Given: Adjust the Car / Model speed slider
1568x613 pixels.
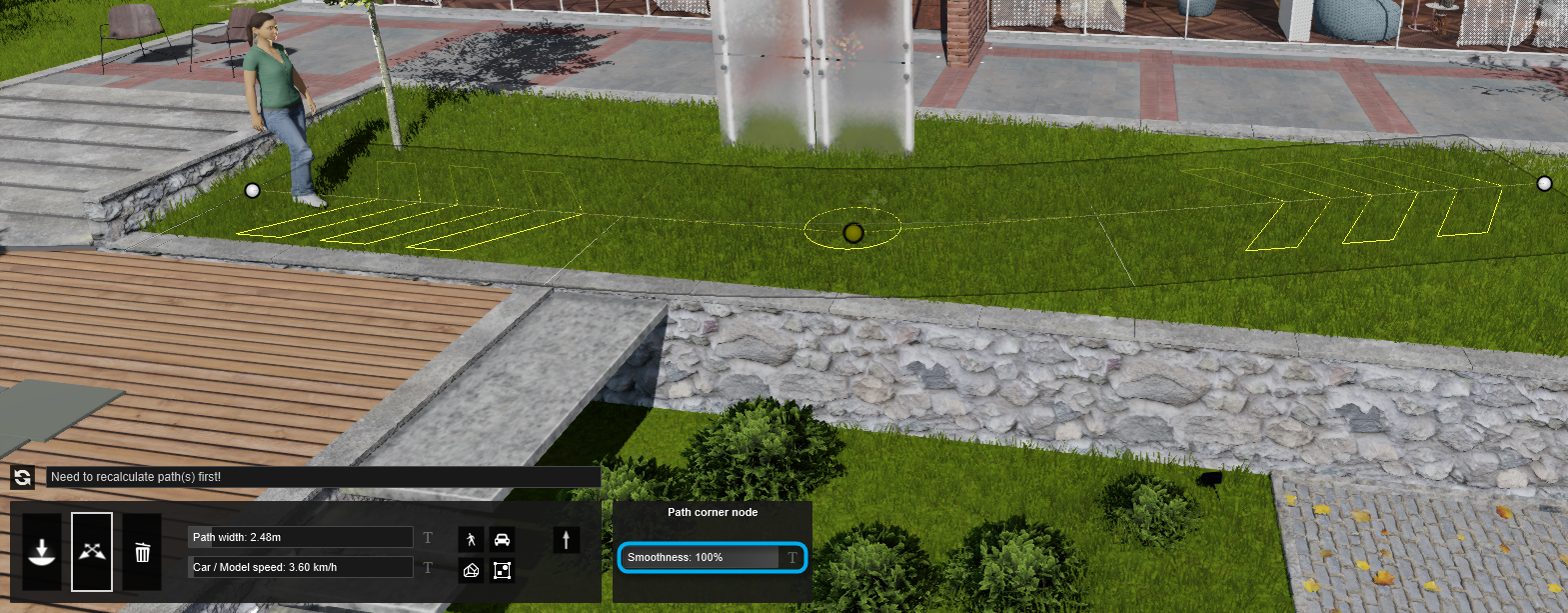Looking at the screenshot, I should tap(300, 567).
